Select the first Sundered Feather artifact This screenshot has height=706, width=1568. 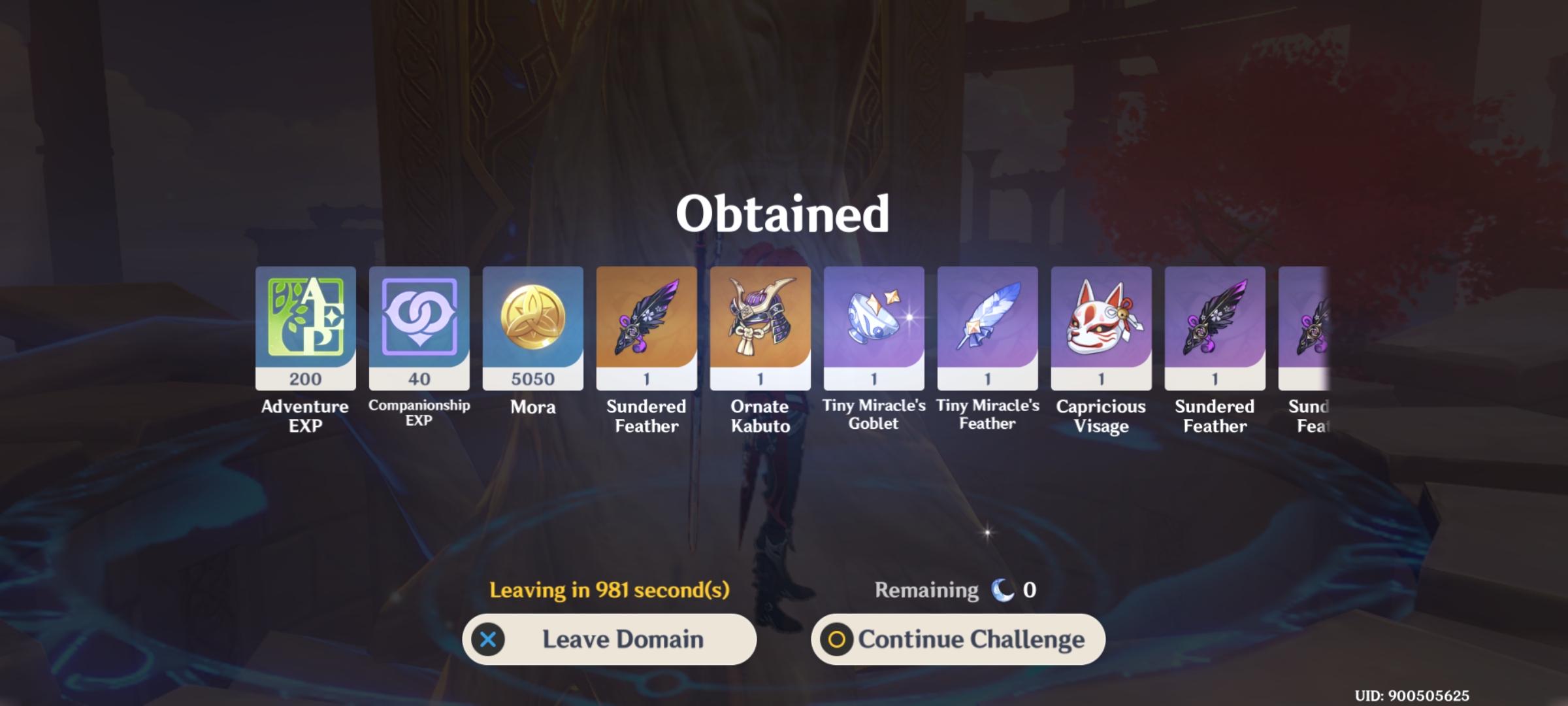tap(645, 326)
